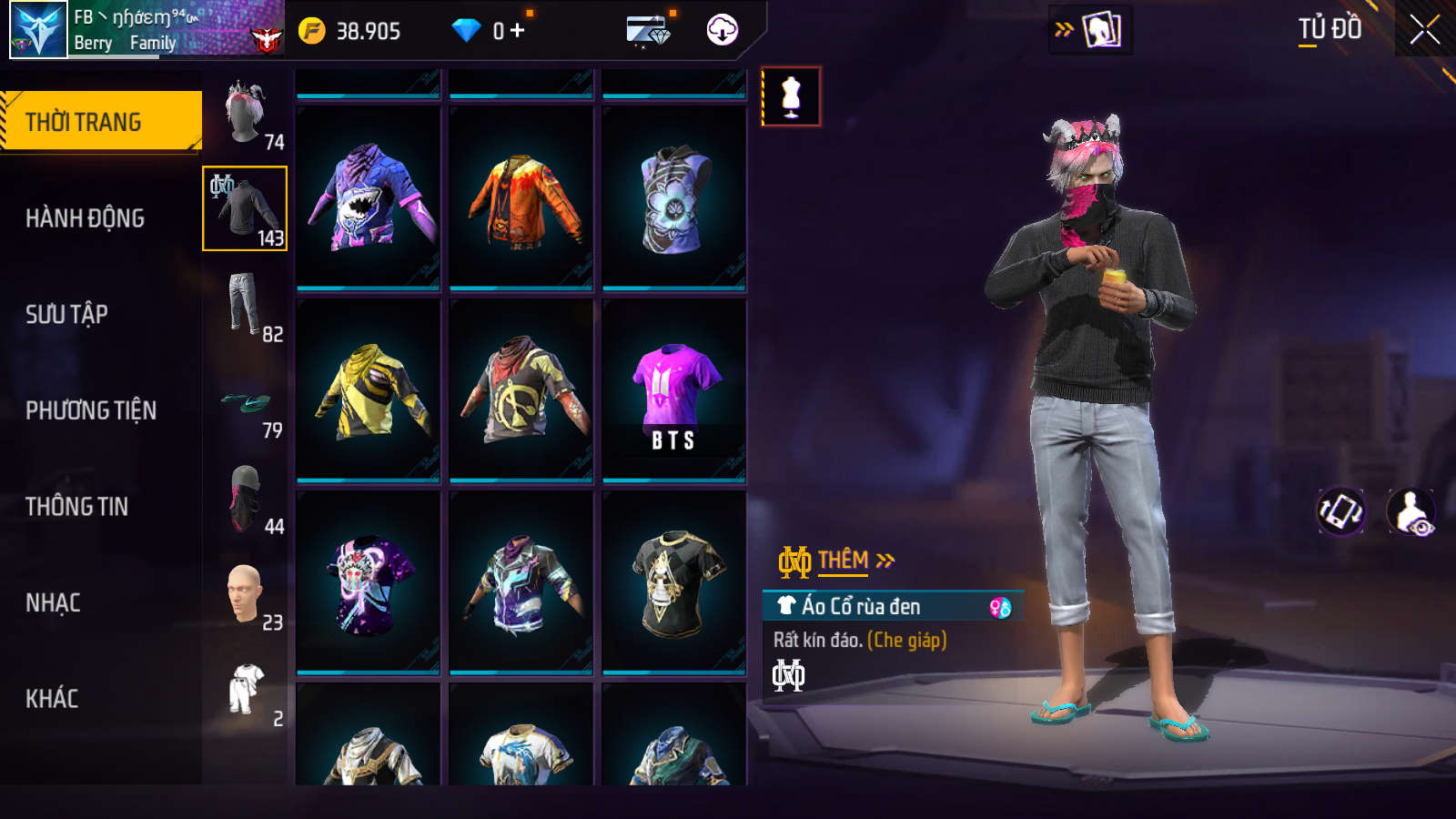Pick the purple shark hoodie top
Viewport: 1456px width, 819px height.
point(368,197)
